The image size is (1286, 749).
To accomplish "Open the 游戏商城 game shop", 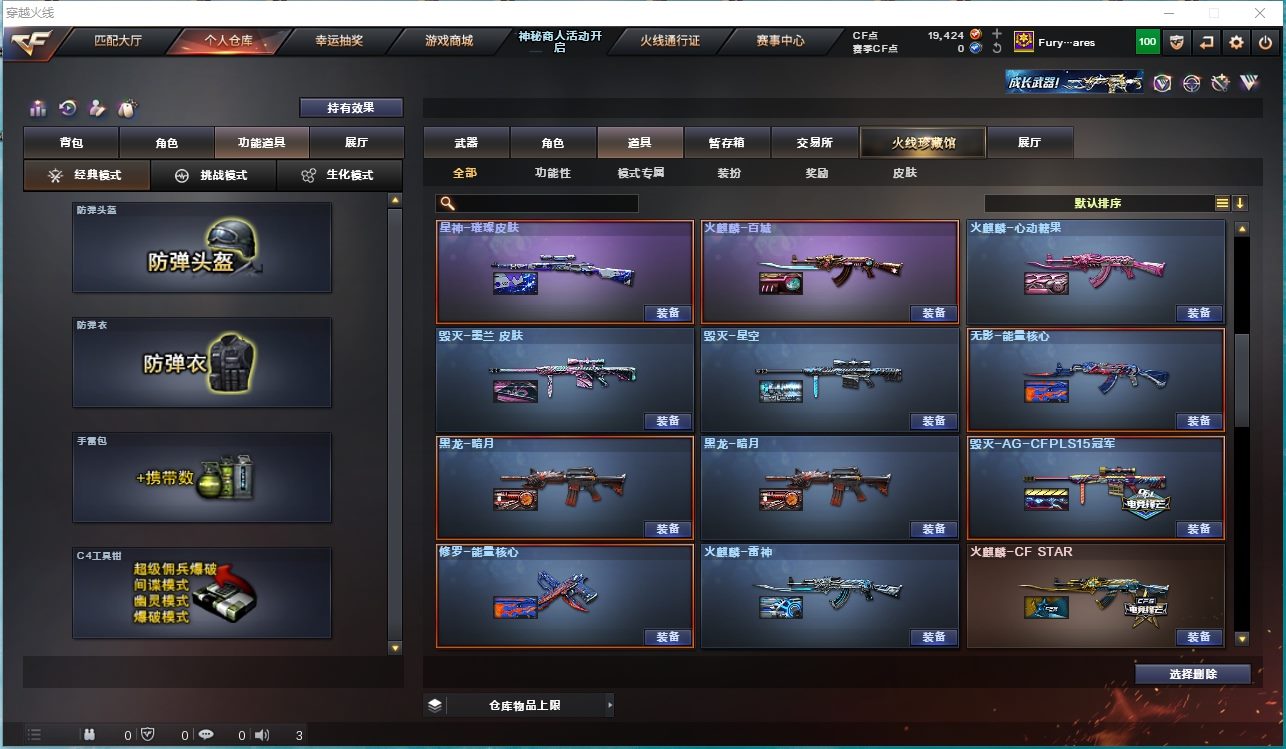I will click(449, 41).
